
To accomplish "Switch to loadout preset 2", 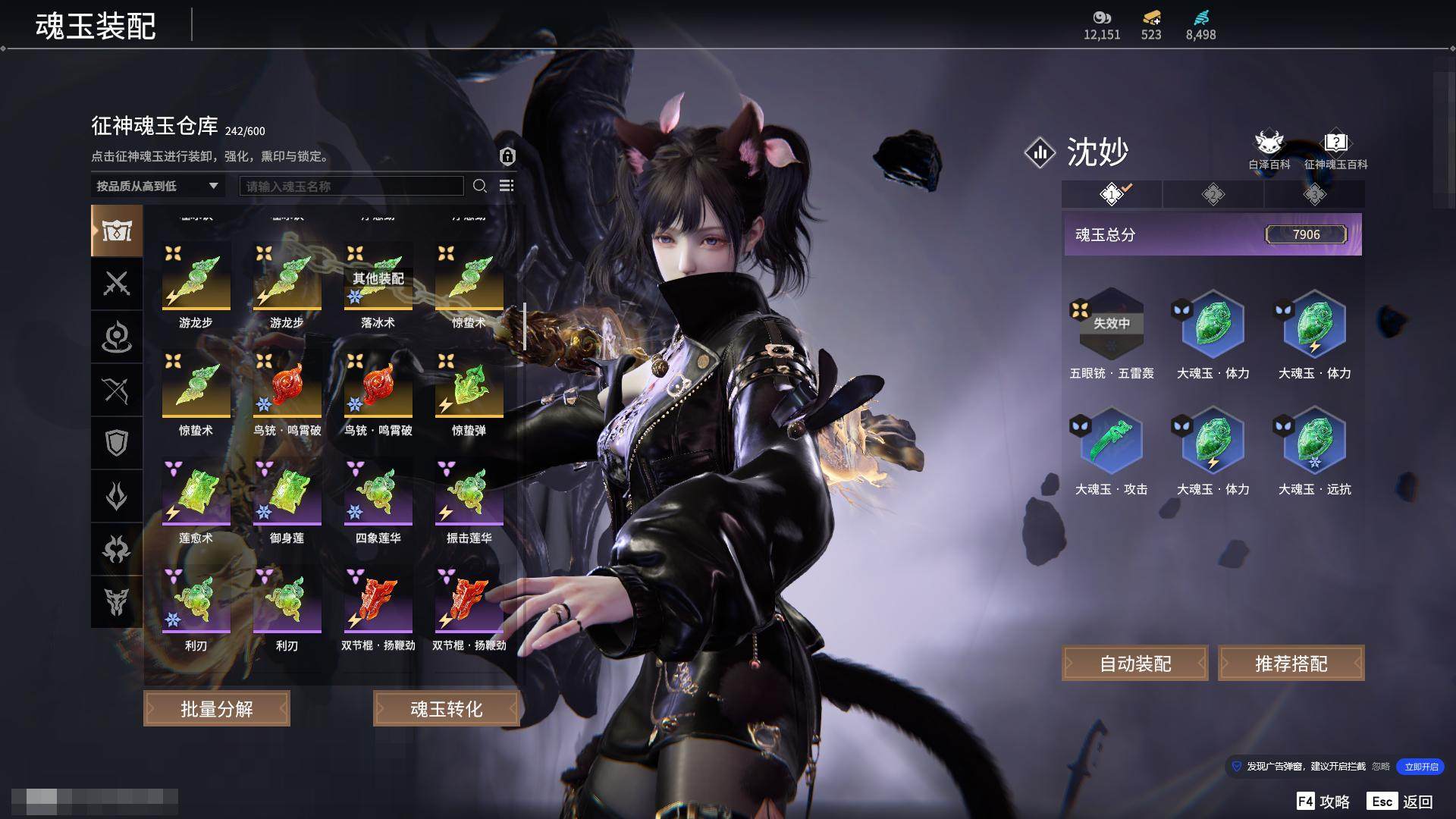I will pyautogui.click(x=1213, y=195).
